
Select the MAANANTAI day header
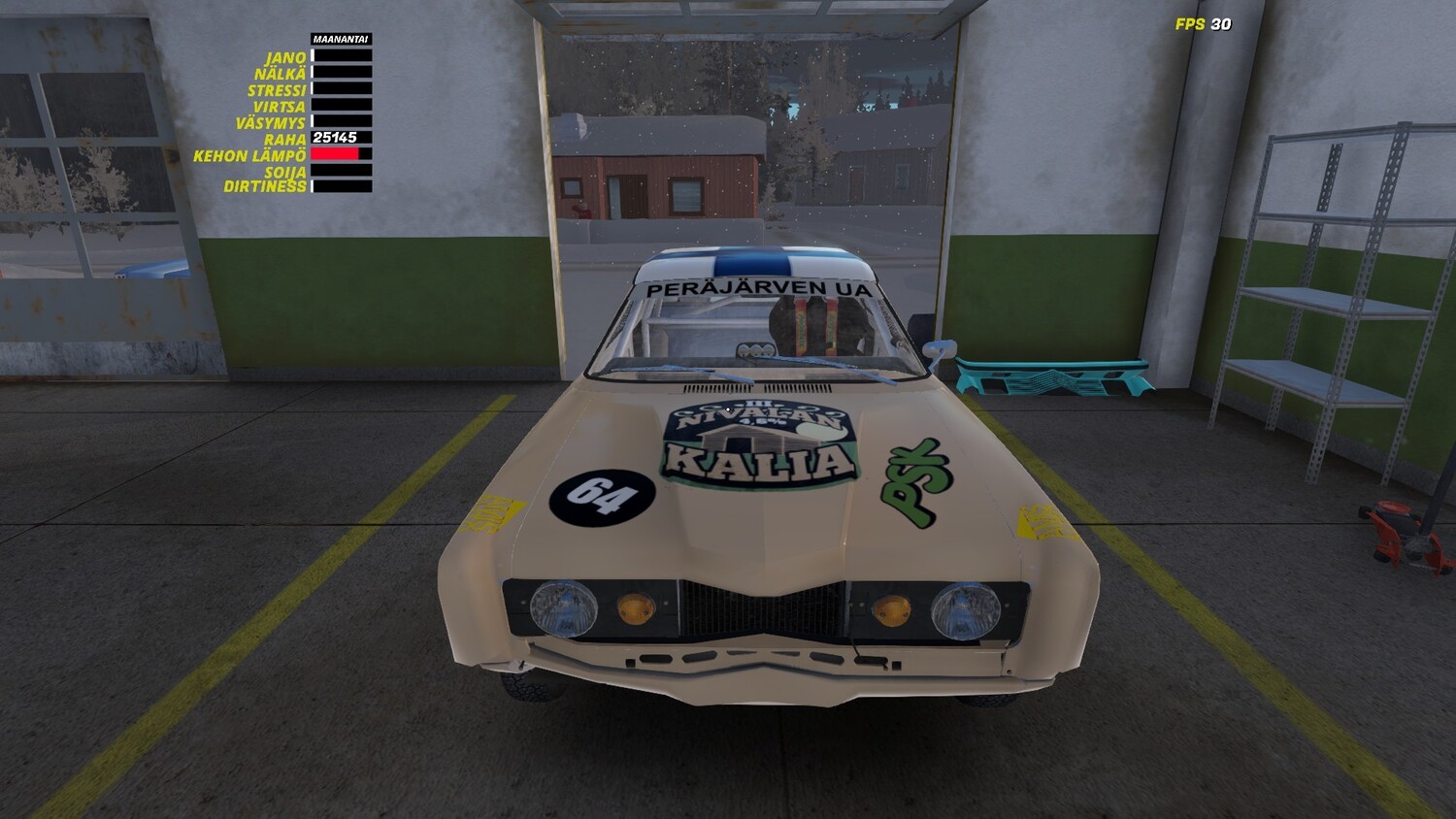(x=339, y=38)
